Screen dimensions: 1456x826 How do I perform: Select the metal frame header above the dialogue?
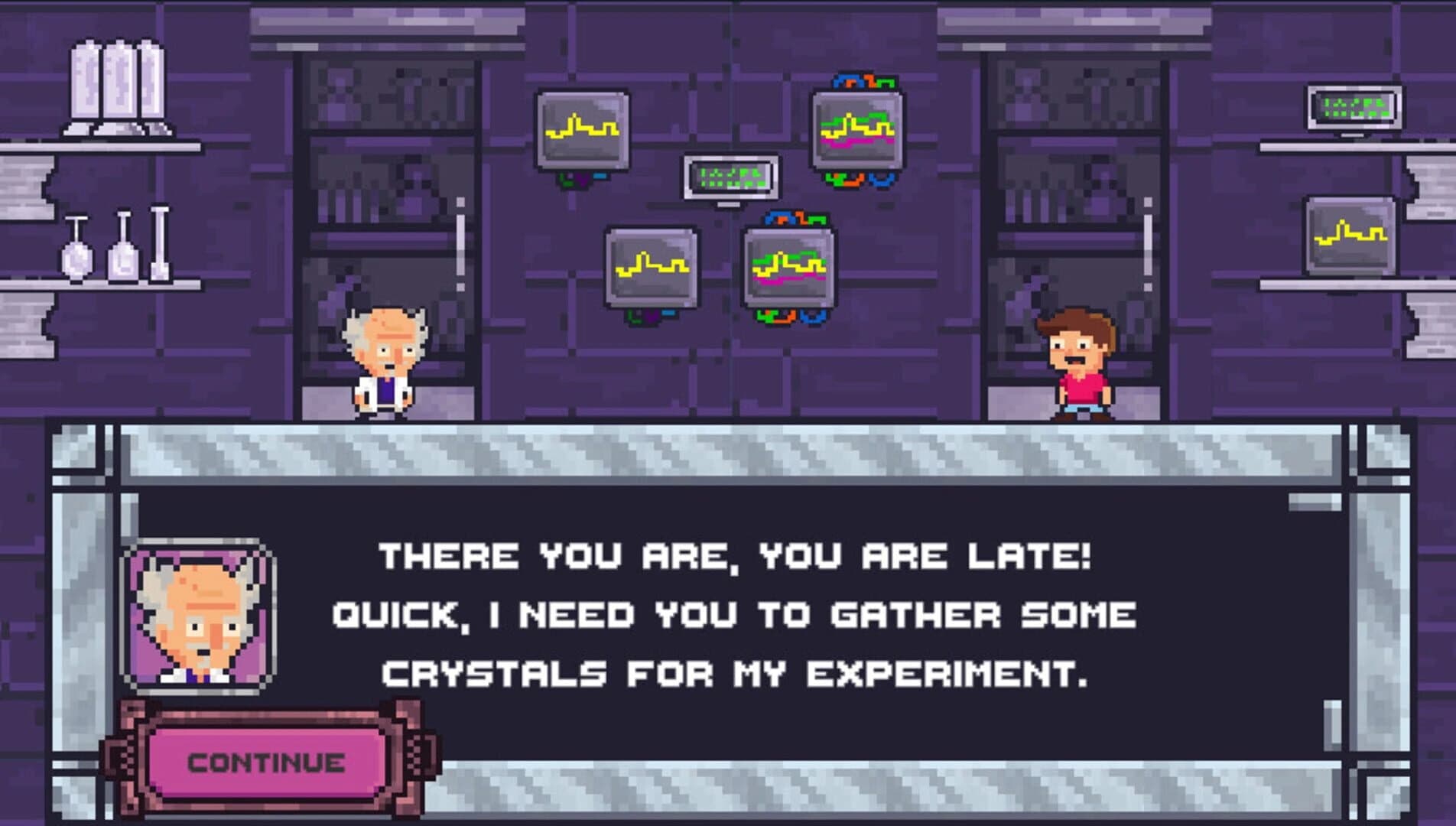pos(726,451)
